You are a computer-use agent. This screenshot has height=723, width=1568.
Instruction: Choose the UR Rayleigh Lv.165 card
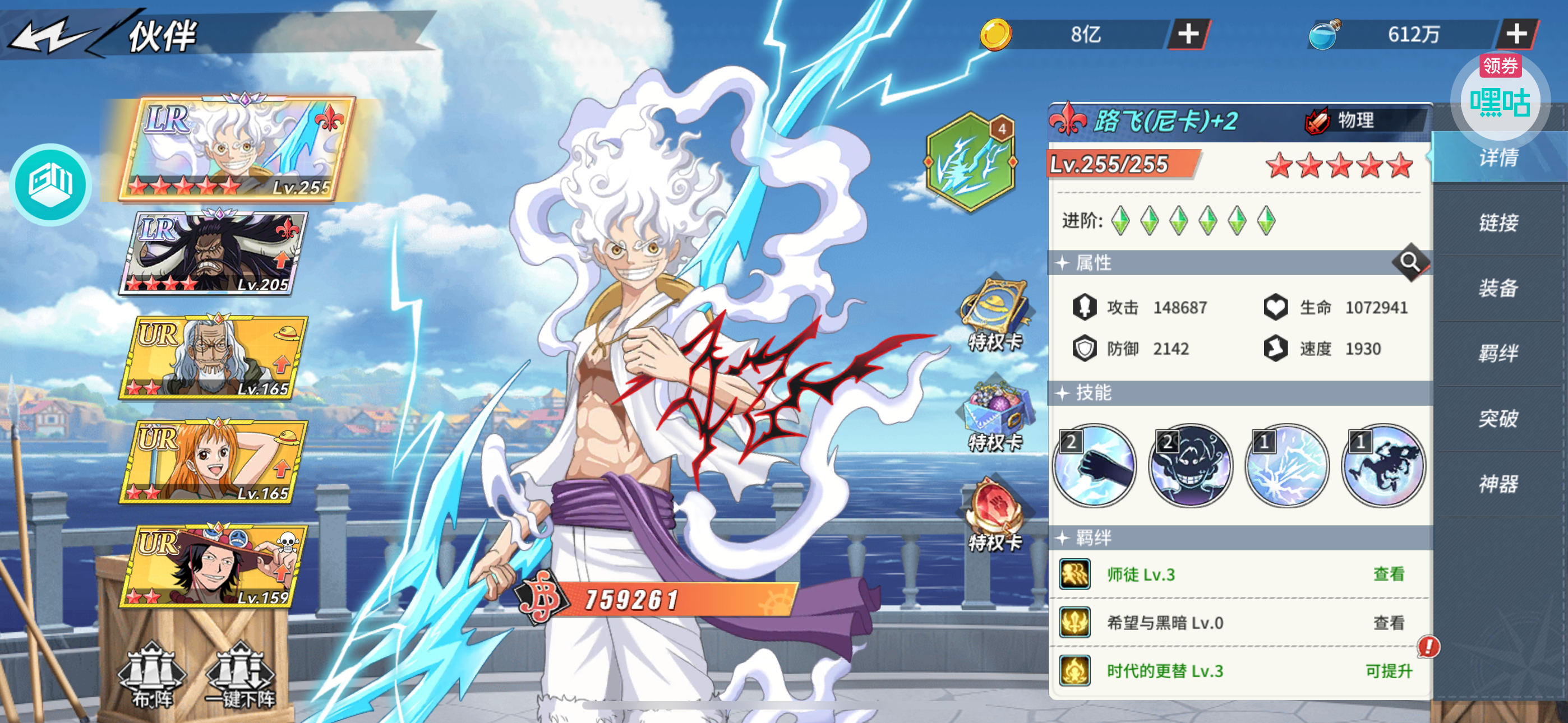click(214, 357)
